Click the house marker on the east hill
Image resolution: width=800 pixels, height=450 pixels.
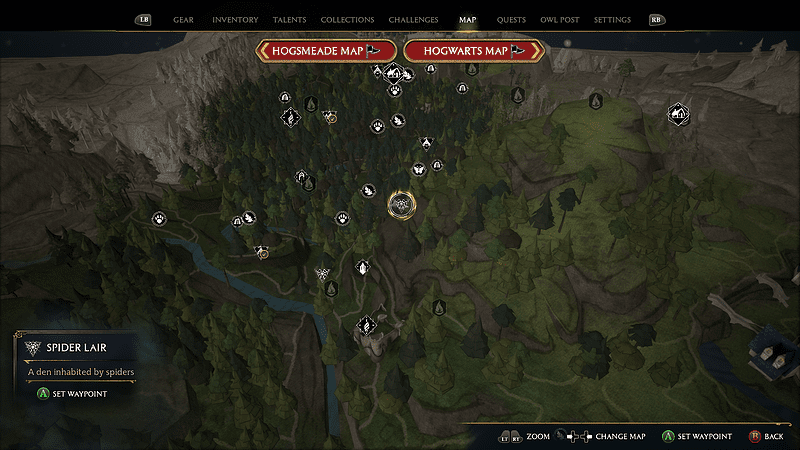click(x=679, y=113)
